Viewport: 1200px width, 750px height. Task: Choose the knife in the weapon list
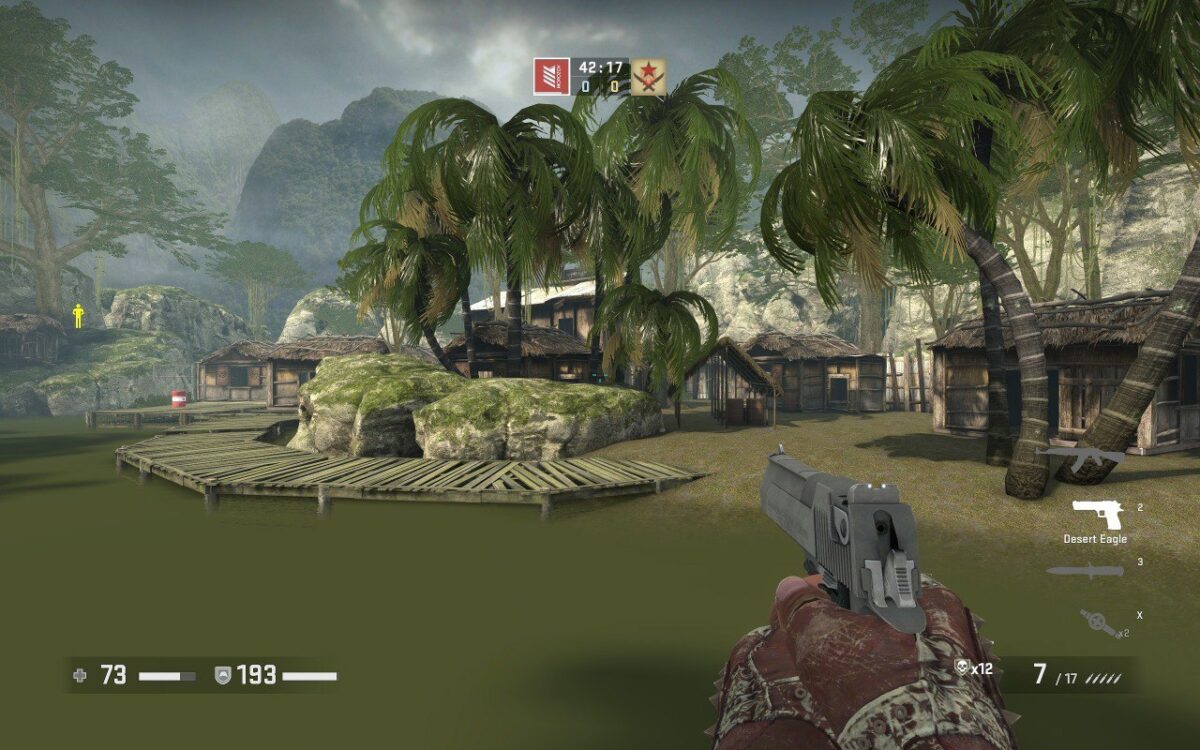point(1085,571)
